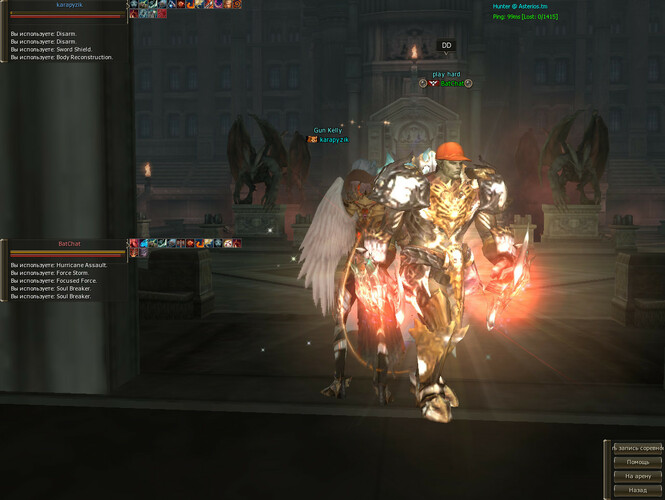Click the karapyzik name tag
Screen dimensions: 665x500
[333, 139]
